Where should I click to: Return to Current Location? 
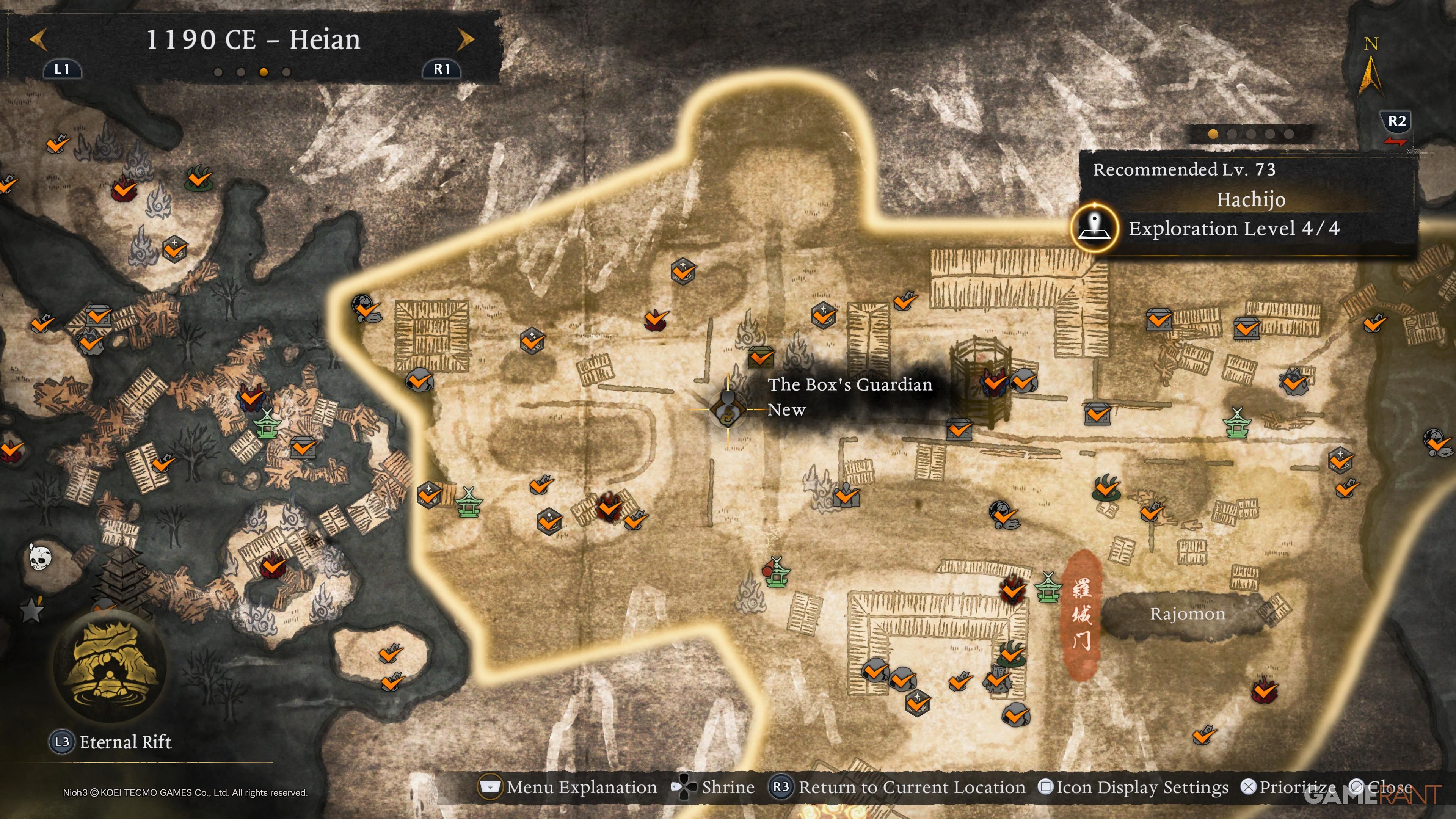tap(897, 787)
